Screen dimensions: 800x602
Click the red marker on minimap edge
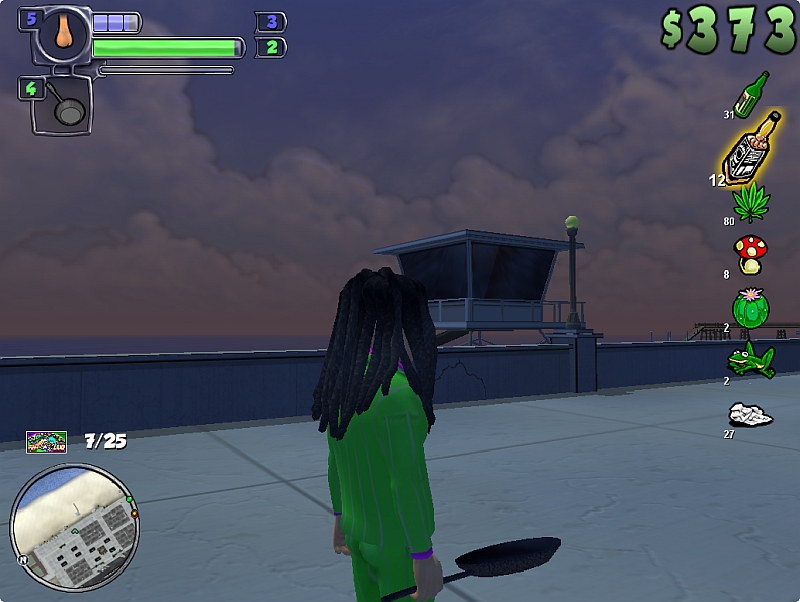coord(134,514)
